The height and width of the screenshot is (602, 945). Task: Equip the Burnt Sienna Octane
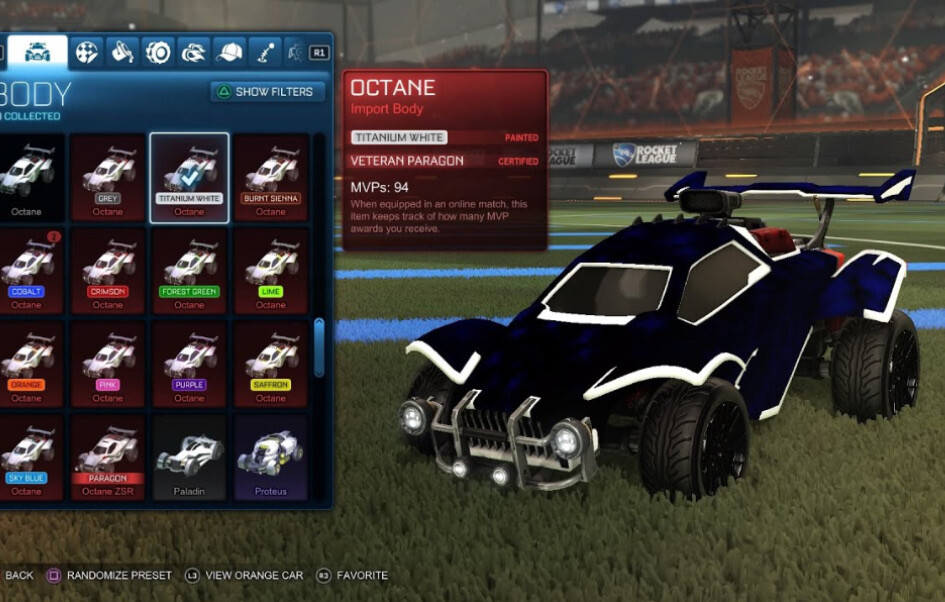pyautogui.click(x=271, y=176)
